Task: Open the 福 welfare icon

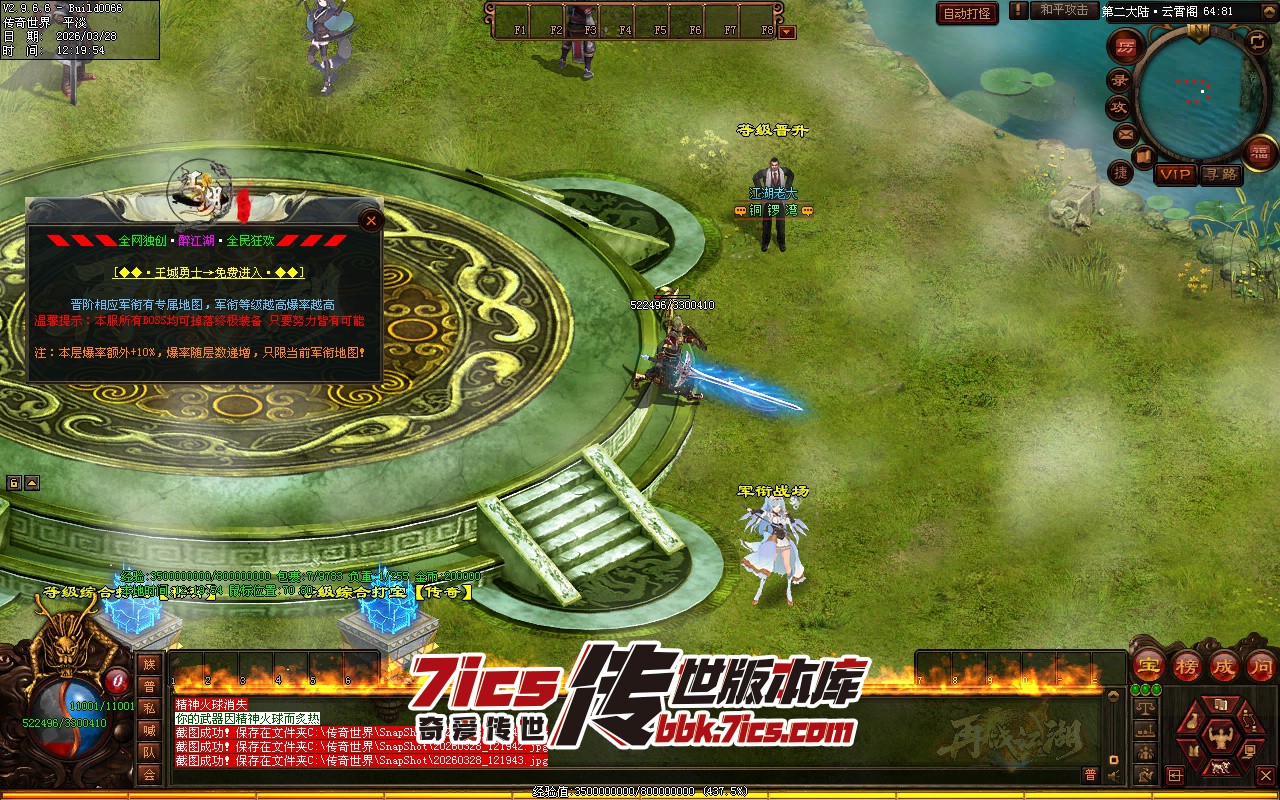Action: [1259, 152]
